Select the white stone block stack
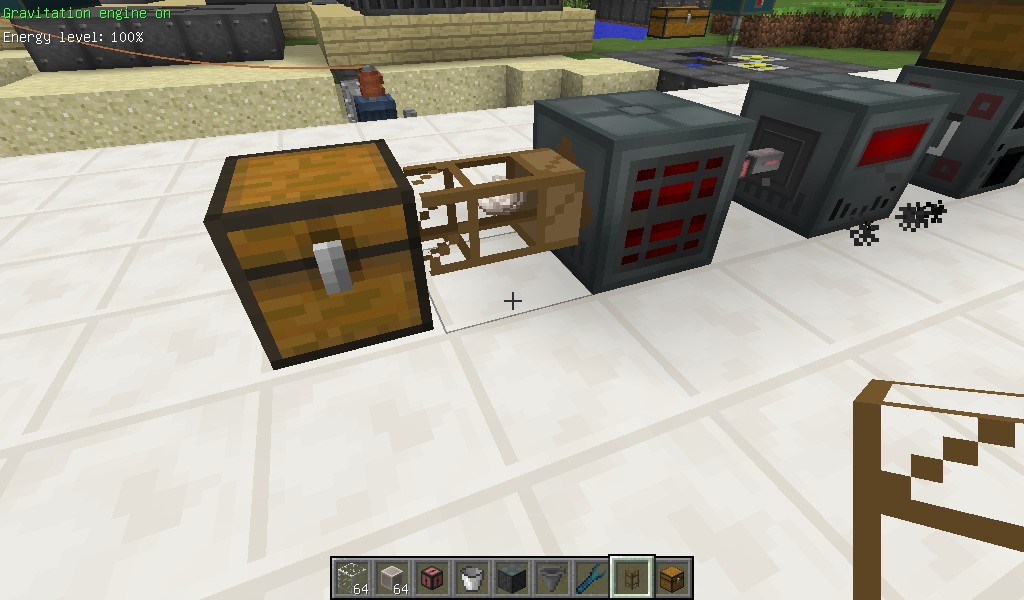The height and width of the screenshot is (600, 1024). [x=392, y=577]
